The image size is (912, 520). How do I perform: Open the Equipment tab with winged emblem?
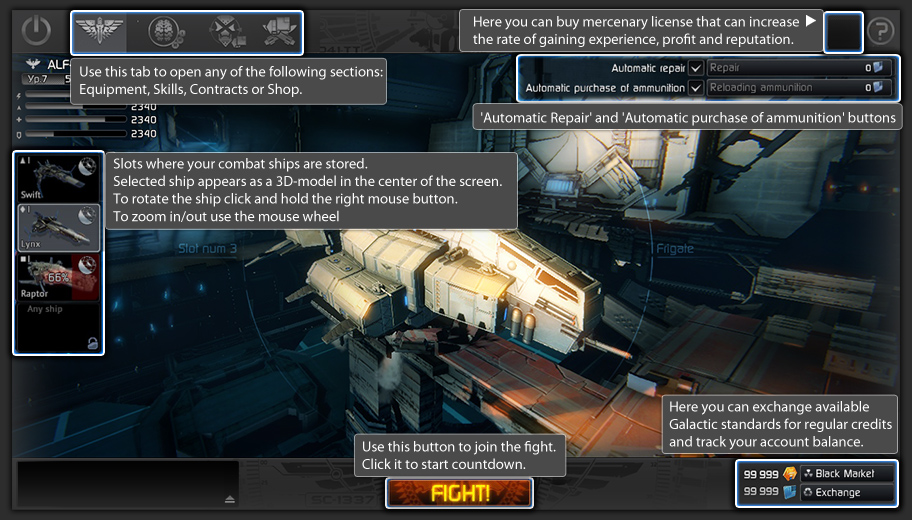click(x=100, y=32)
